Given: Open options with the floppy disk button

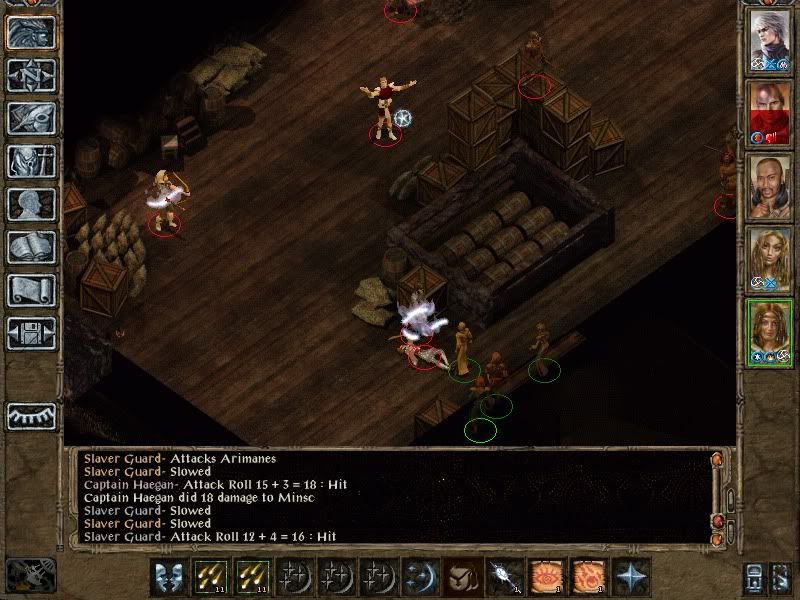Looking at the screenshot, I should 31,333.
